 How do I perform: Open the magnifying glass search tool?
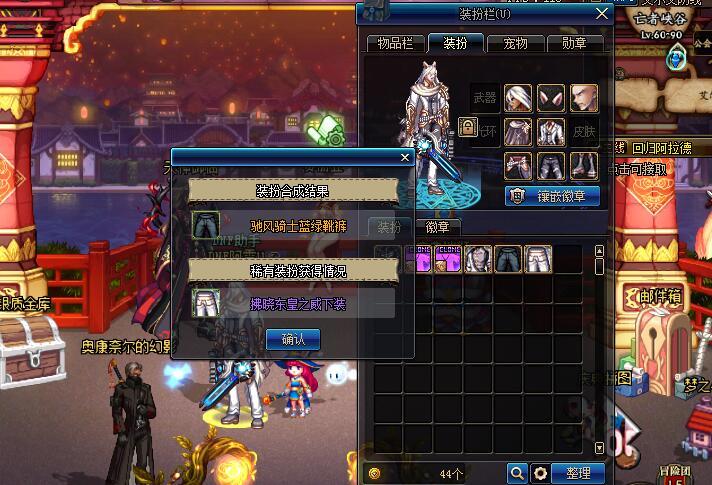pyautogui.click(x=517, y=473)
